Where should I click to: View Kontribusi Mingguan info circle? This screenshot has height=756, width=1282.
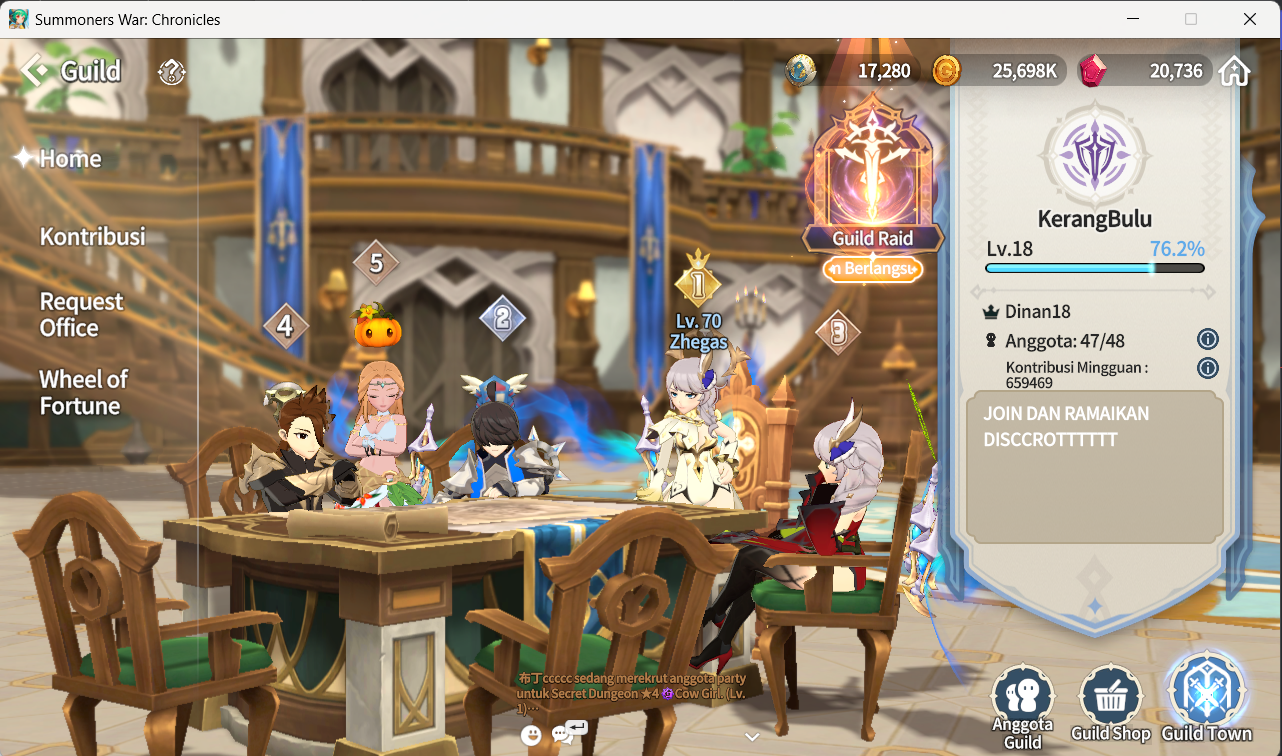[x=1207, y=368]
